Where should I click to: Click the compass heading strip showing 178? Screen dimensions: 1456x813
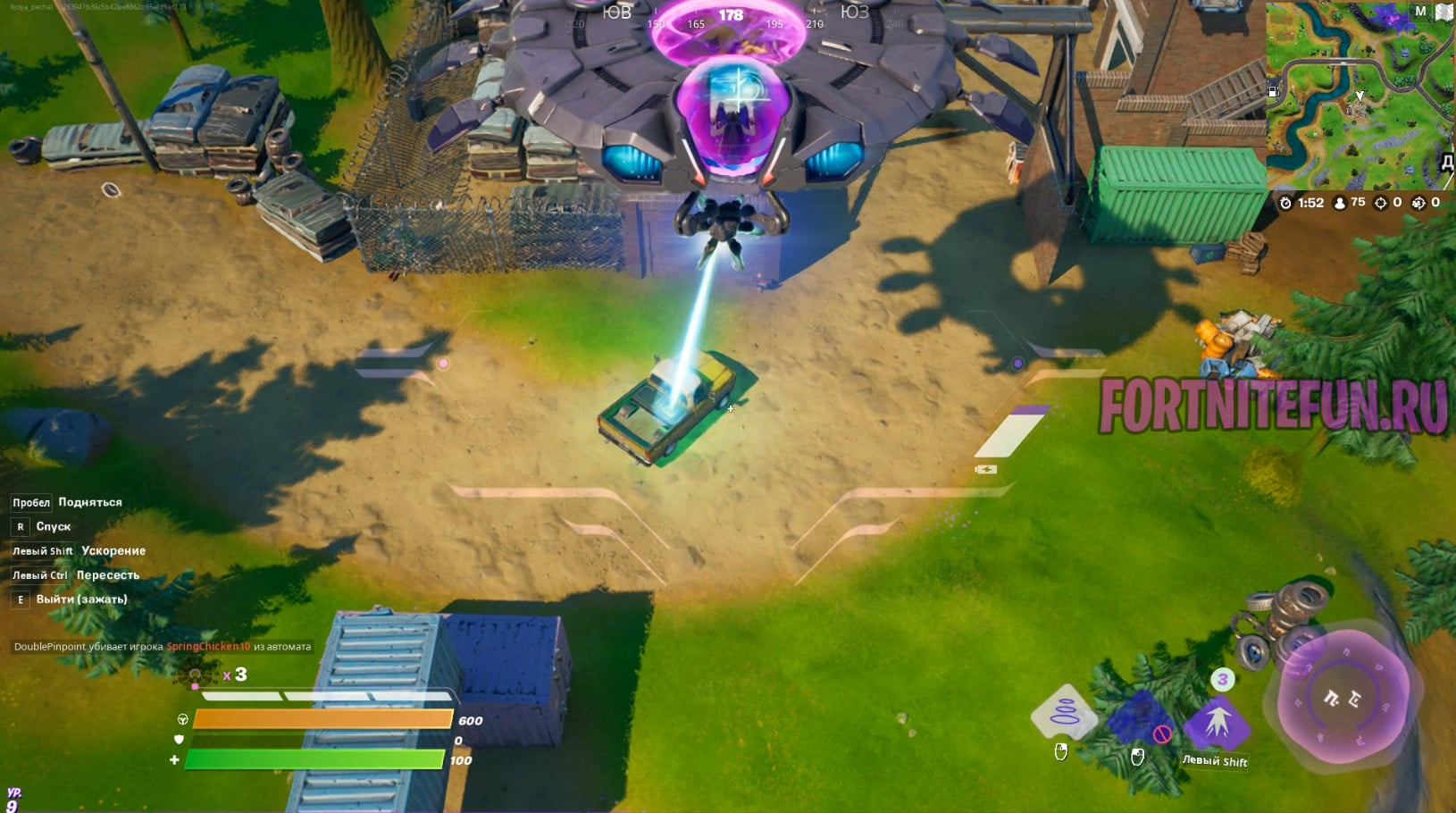click(x=731, y=16)
